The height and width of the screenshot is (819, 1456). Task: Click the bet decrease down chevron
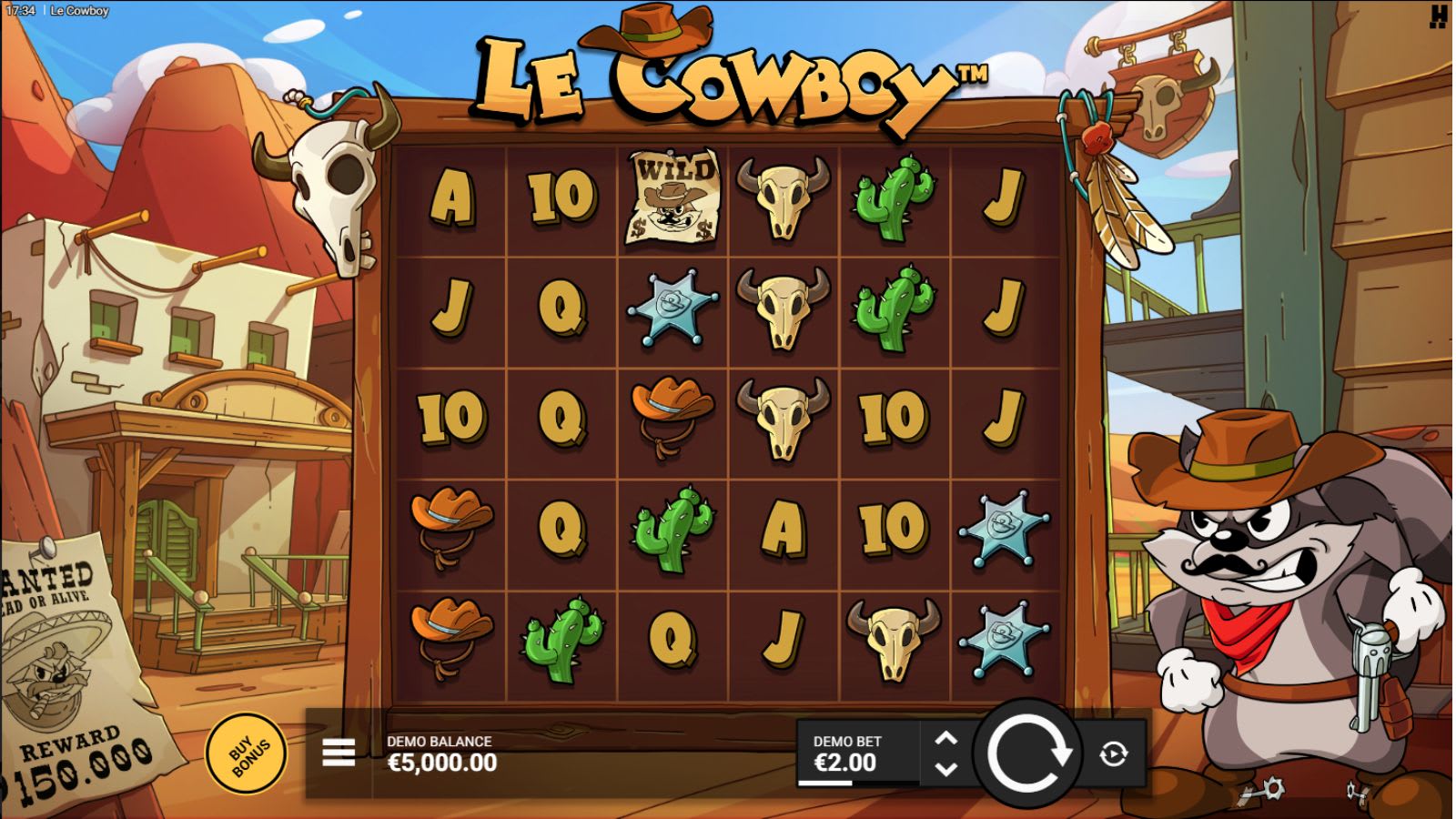point(946,768)
